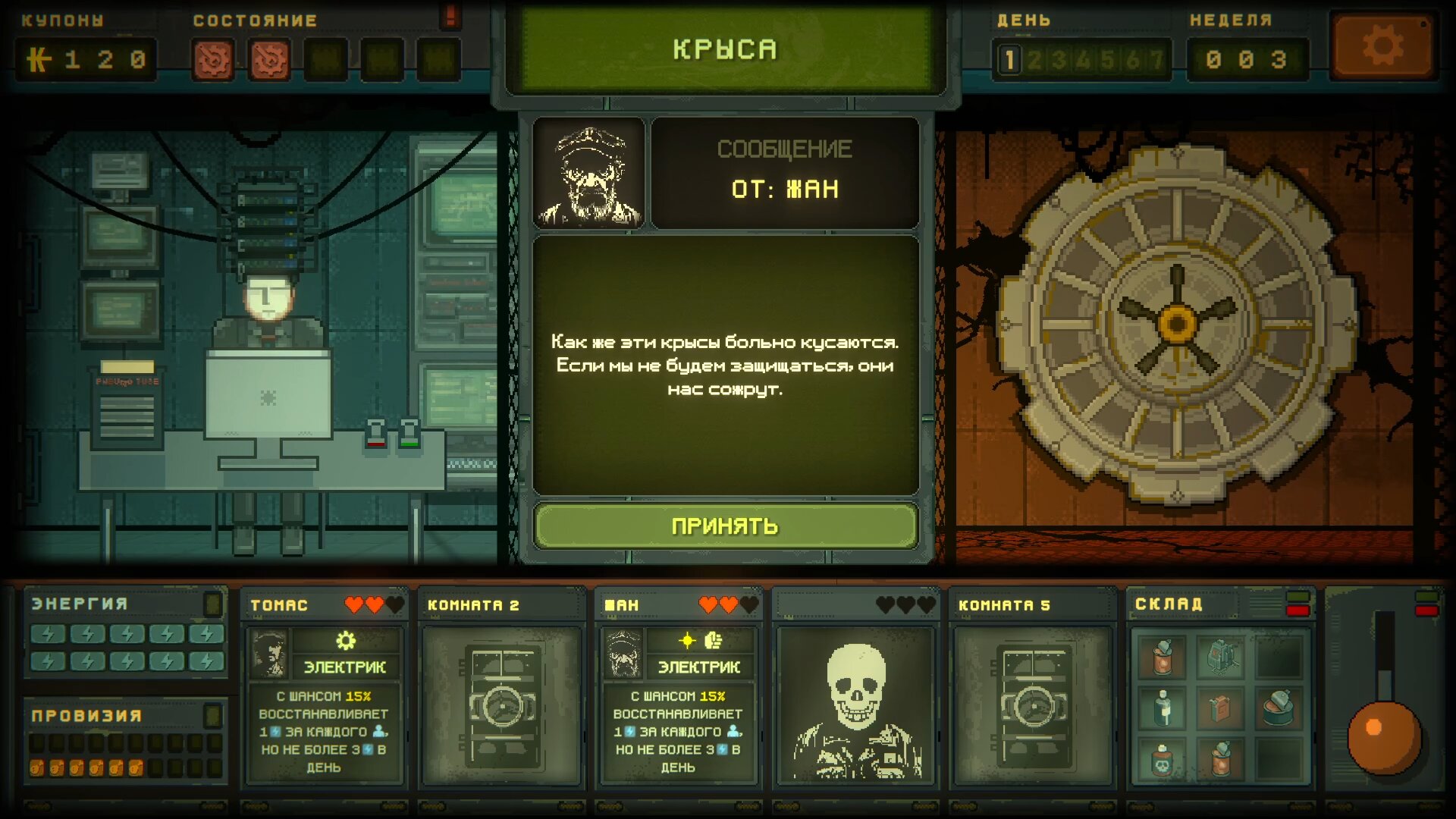Click Zhan's portrait in the message

[589, 174]
